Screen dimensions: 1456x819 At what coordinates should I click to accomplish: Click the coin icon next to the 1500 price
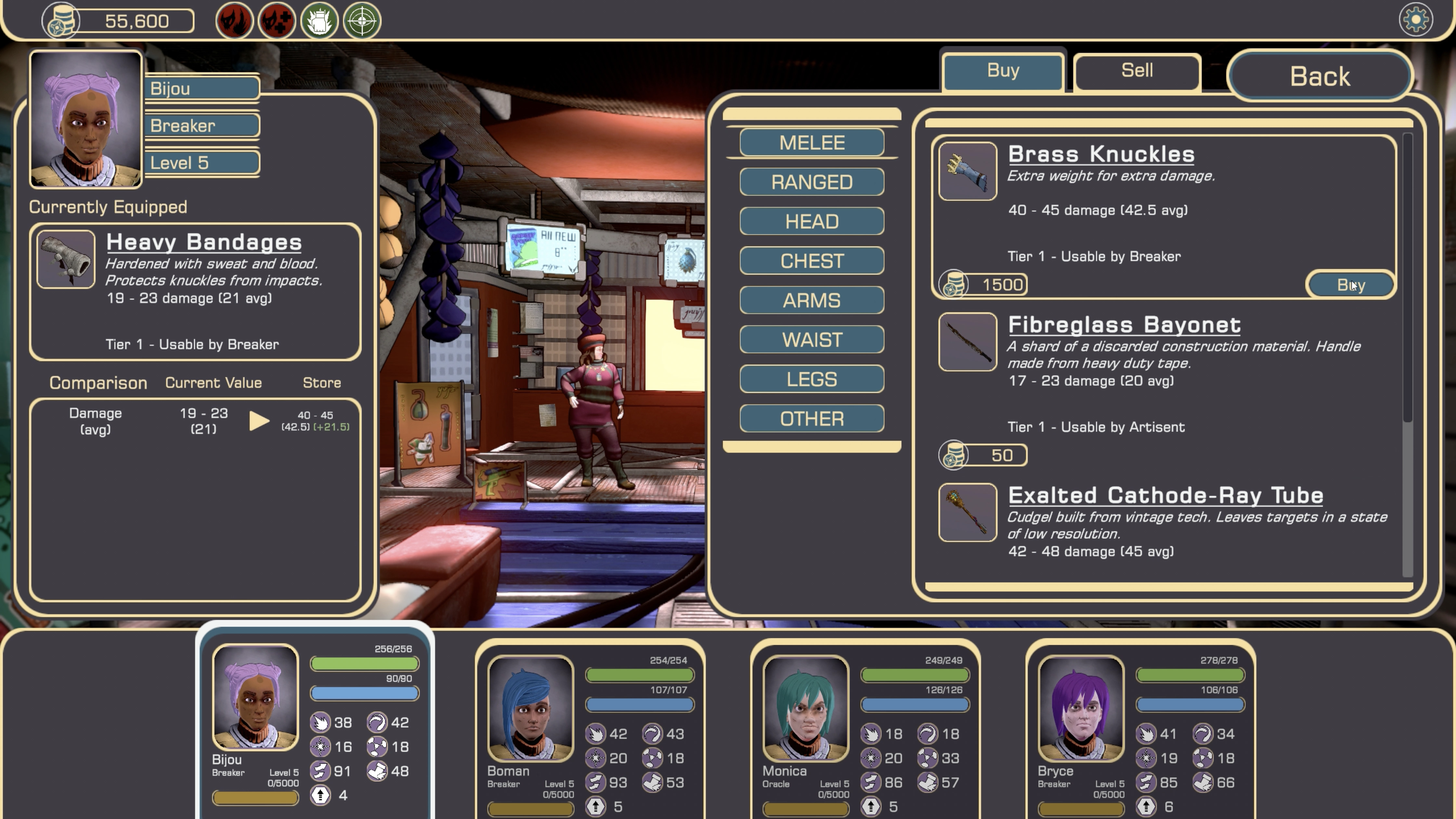coord(953,284)
